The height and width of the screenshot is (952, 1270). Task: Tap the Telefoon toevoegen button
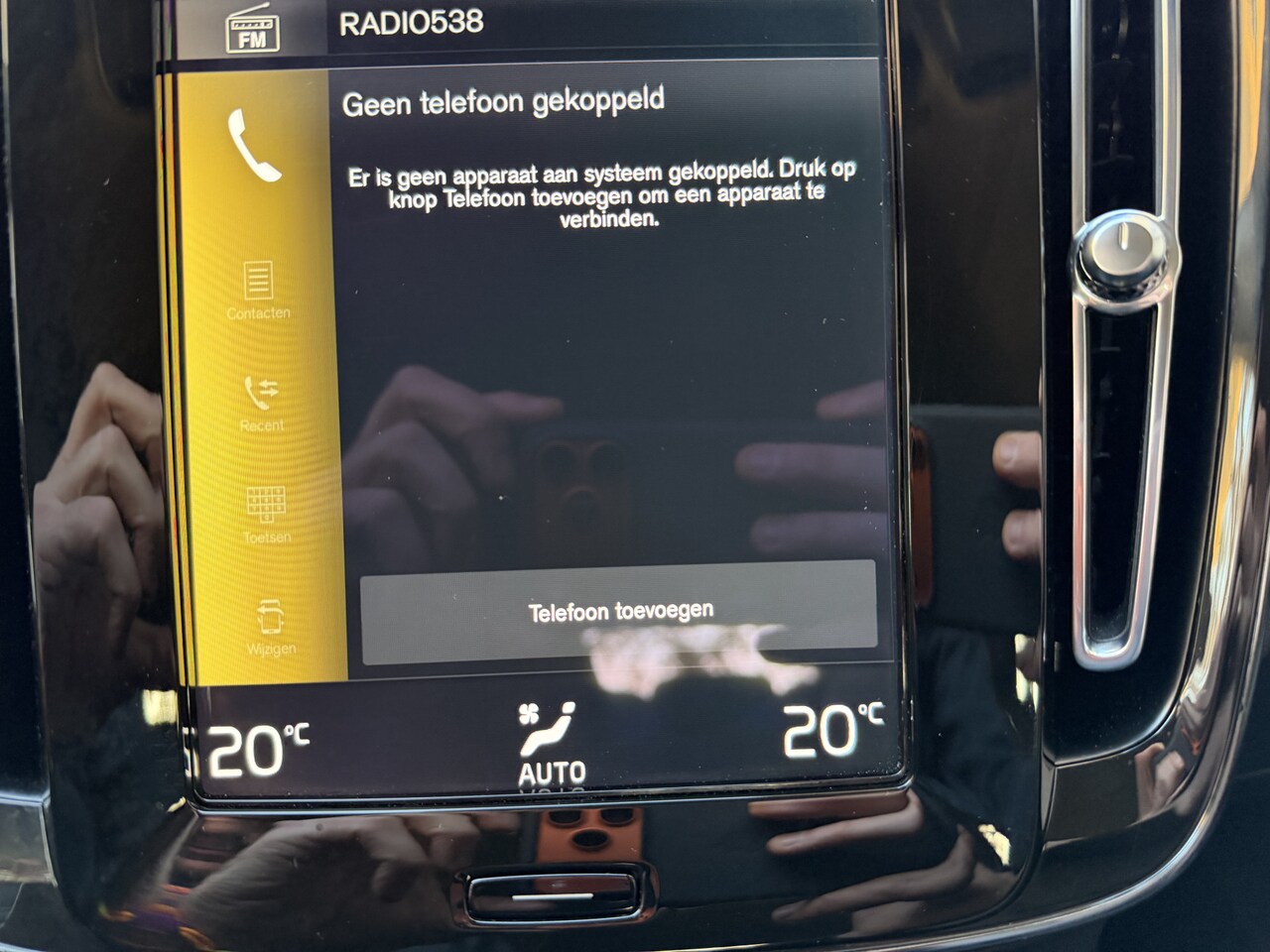(619, 612)
